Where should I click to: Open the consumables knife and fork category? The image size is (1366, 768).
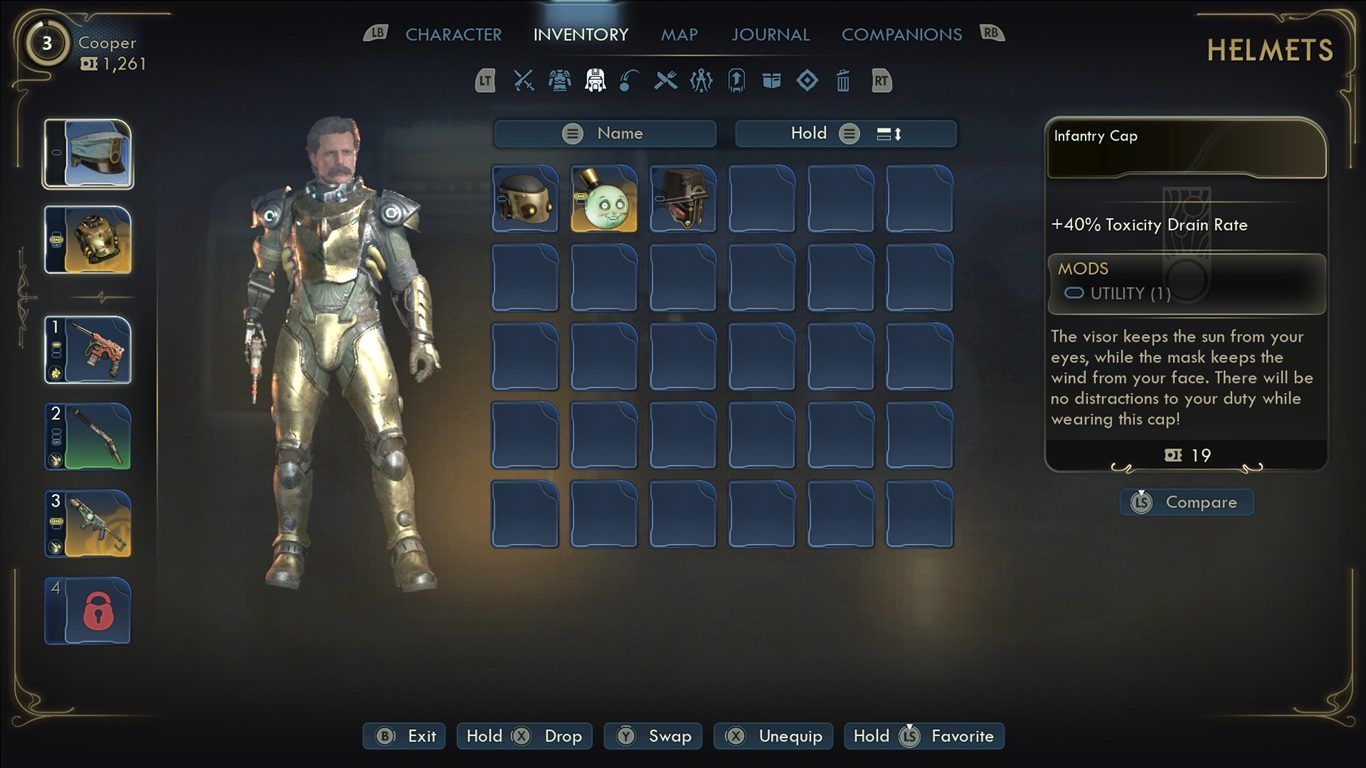[x=666, y=81]
